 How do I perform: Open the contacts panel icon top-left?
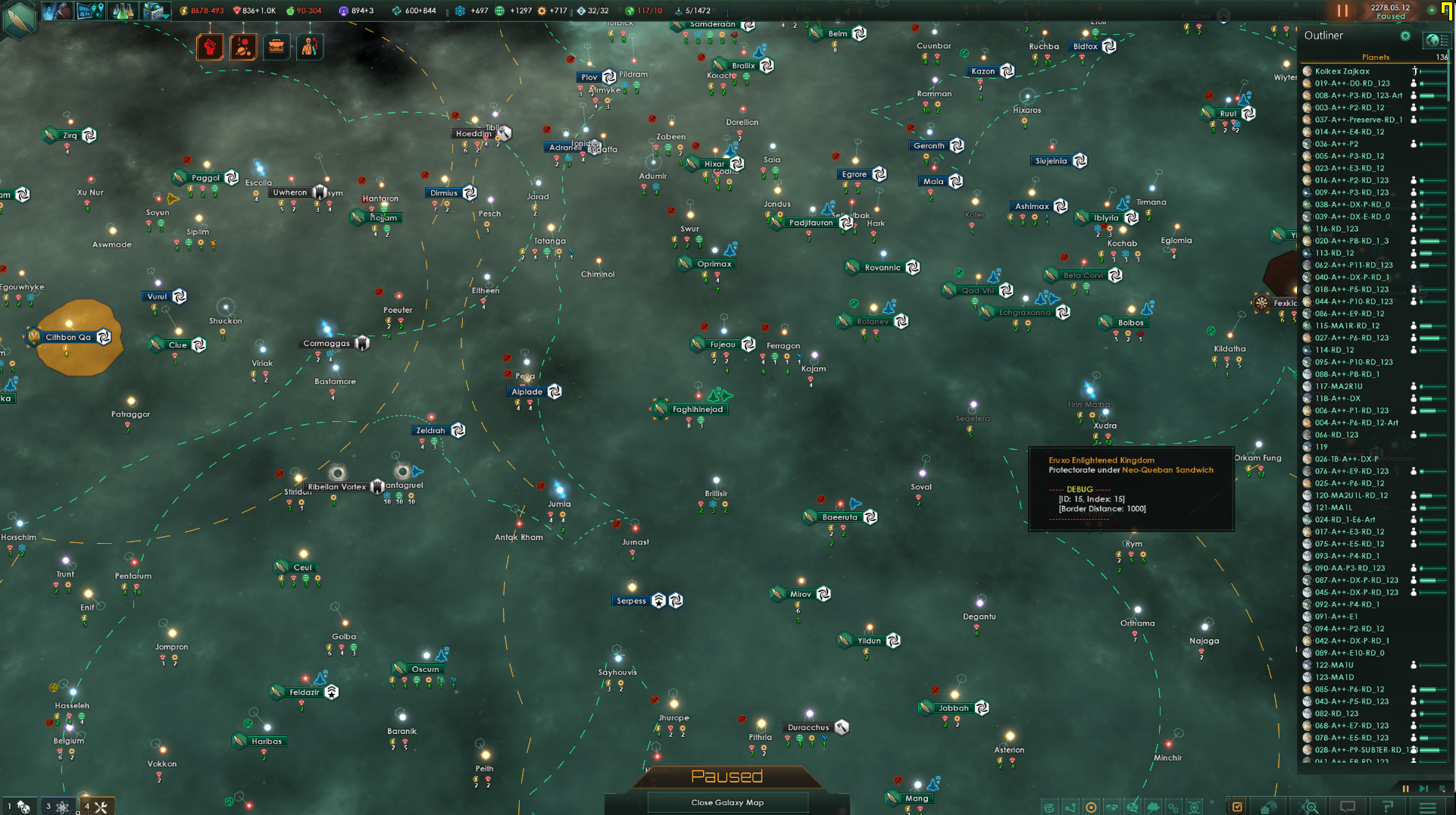tap(58, 11)
